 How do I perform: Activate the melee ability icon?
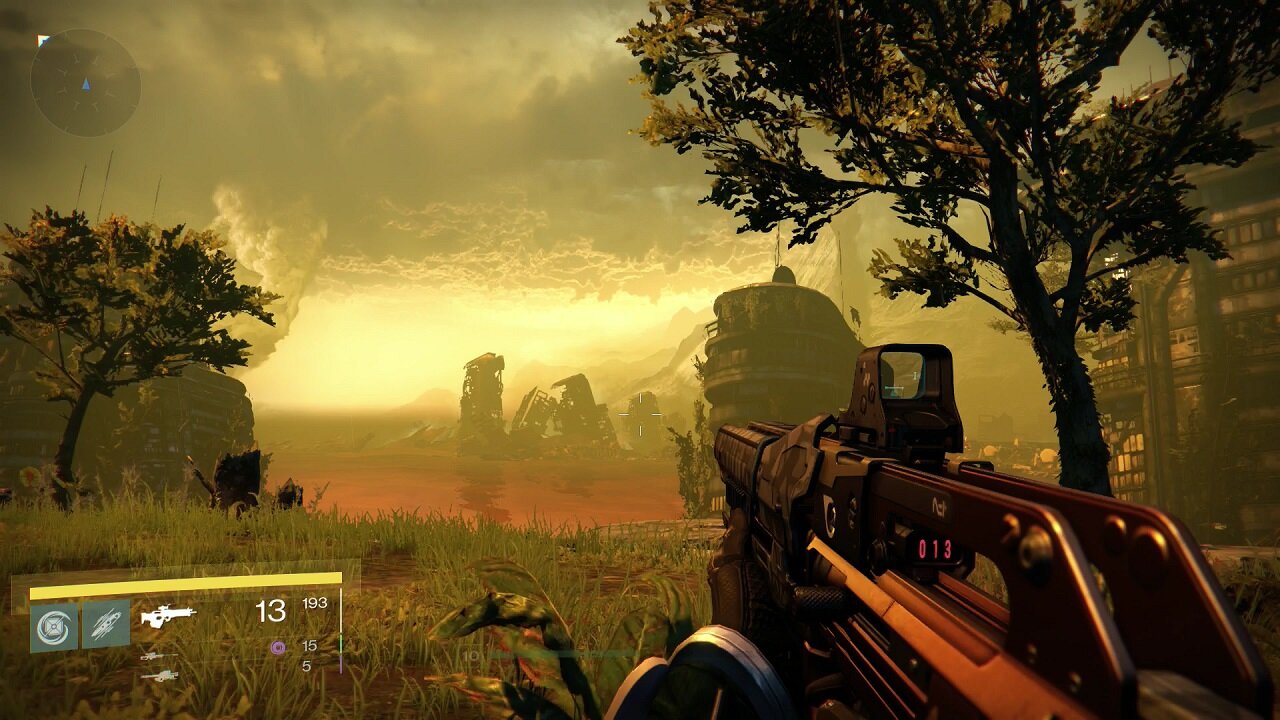click(106, 625)
